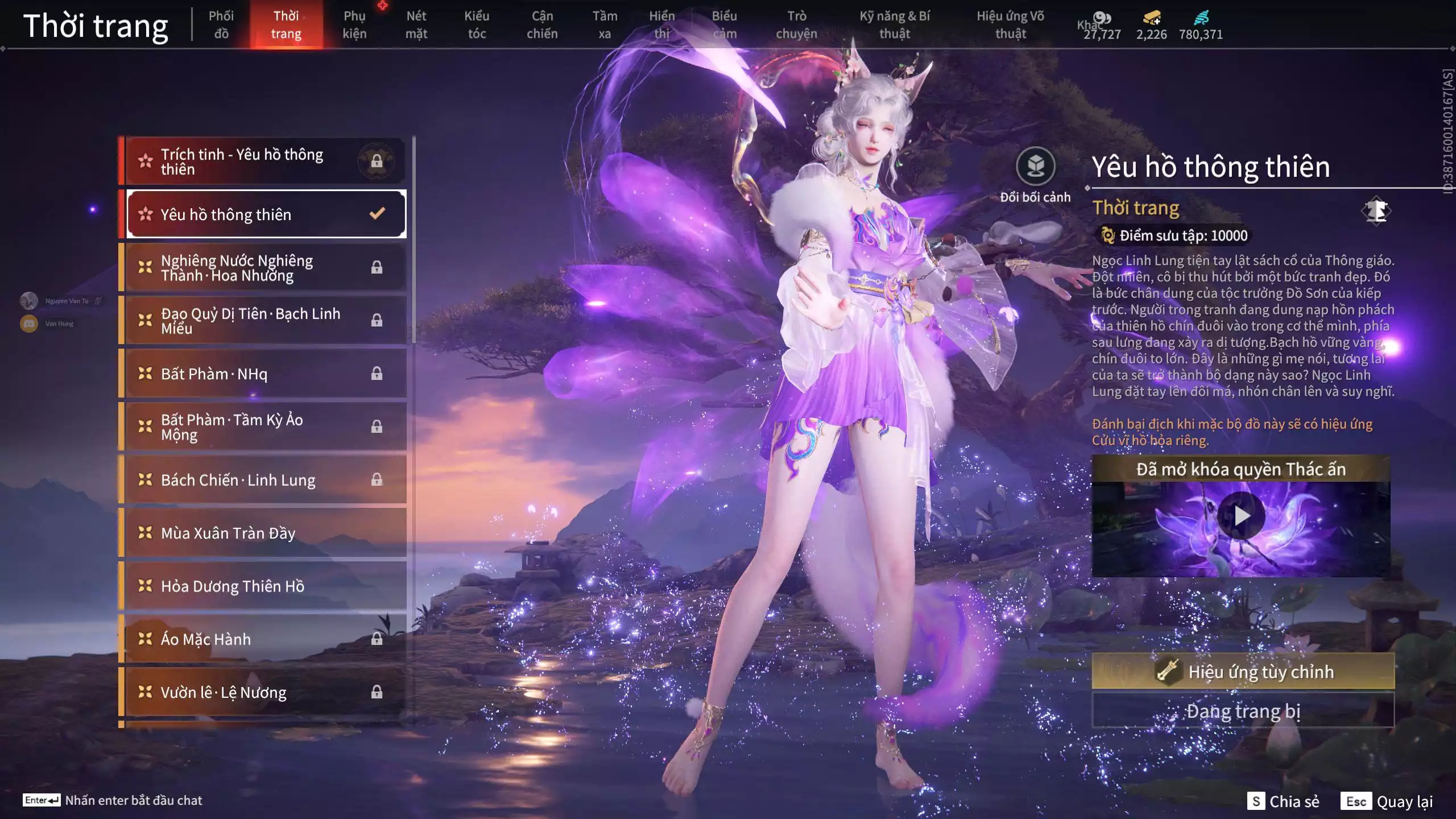The width and height of the screenshot is (1456, 819).
Task: Toggle the lock on Vườn lê · Lệ Nương
Action: [377, 692]
